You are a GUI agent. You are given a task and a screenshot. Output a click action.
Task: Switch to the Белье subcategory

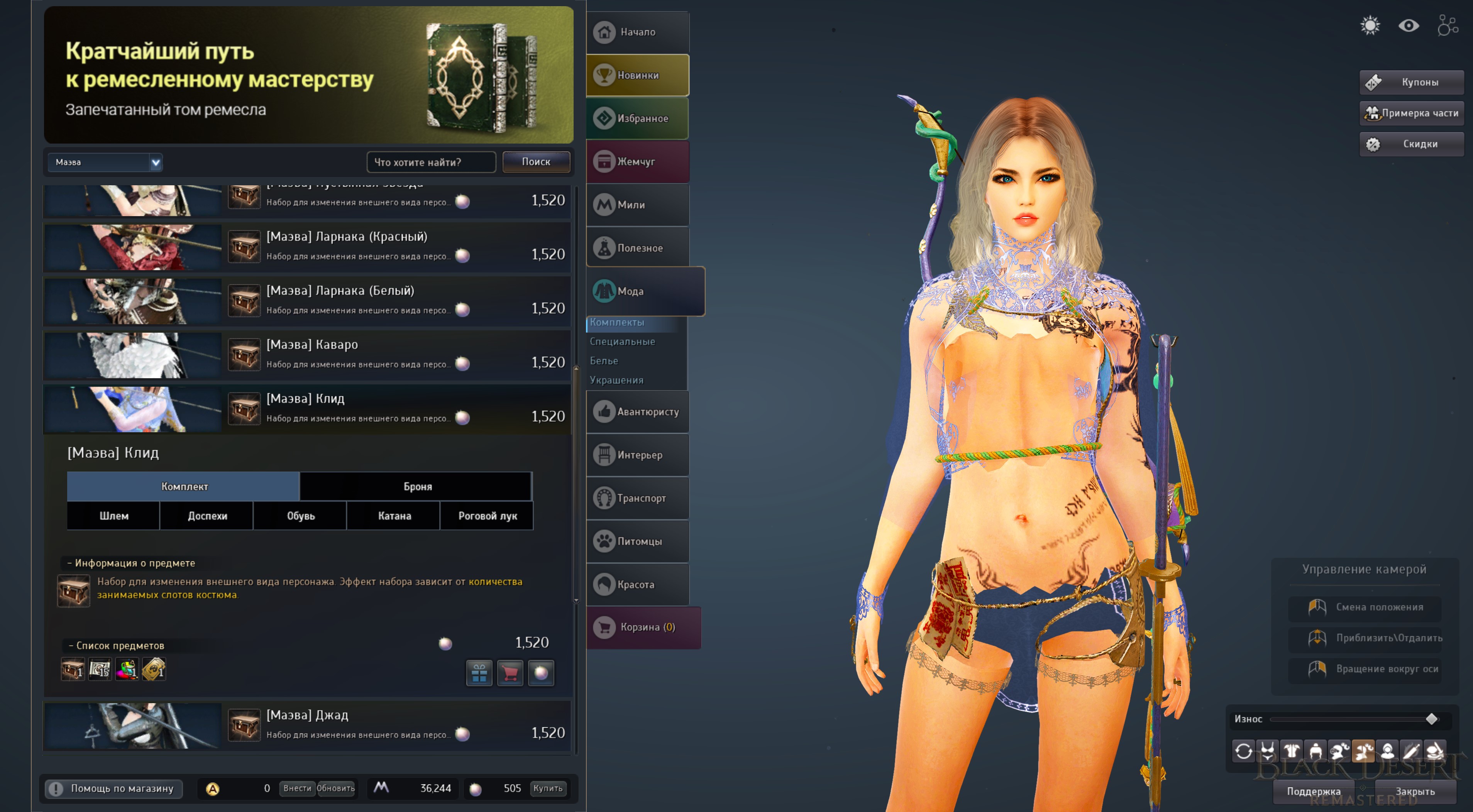point(604,361)
